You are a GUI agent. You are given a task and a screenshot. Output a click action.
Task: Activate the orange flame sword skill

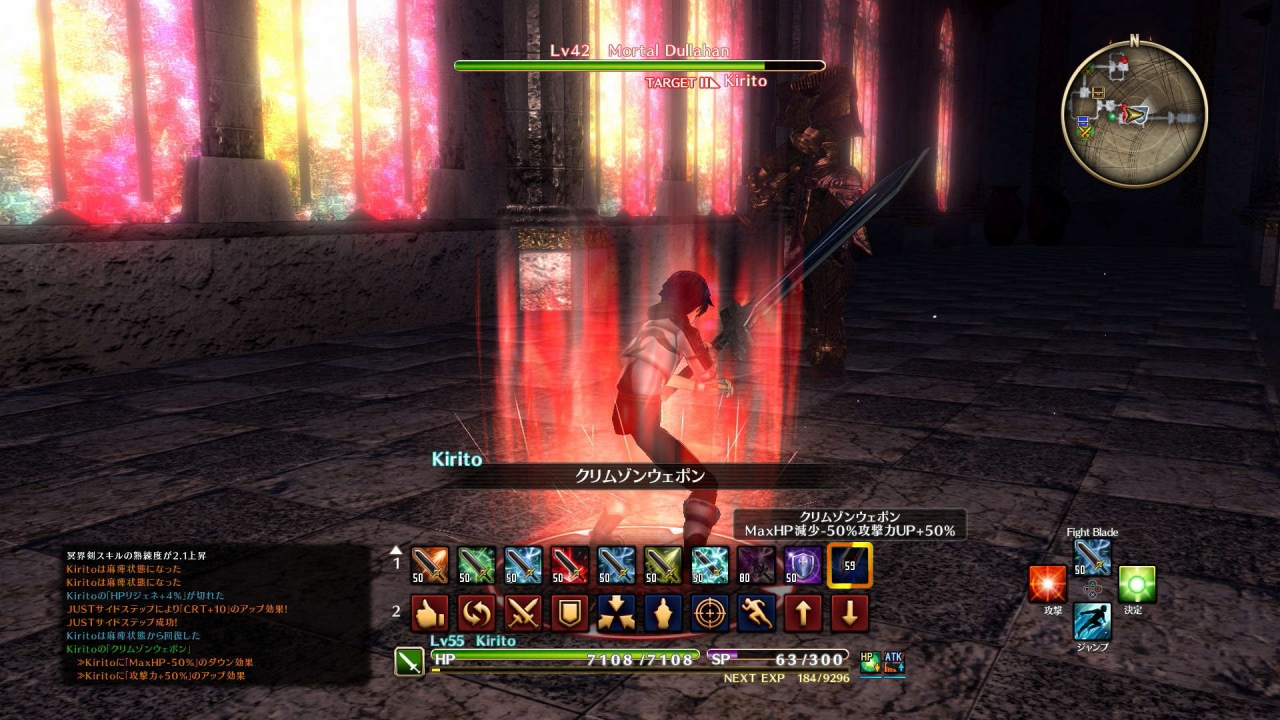click(x=430, y=565)
